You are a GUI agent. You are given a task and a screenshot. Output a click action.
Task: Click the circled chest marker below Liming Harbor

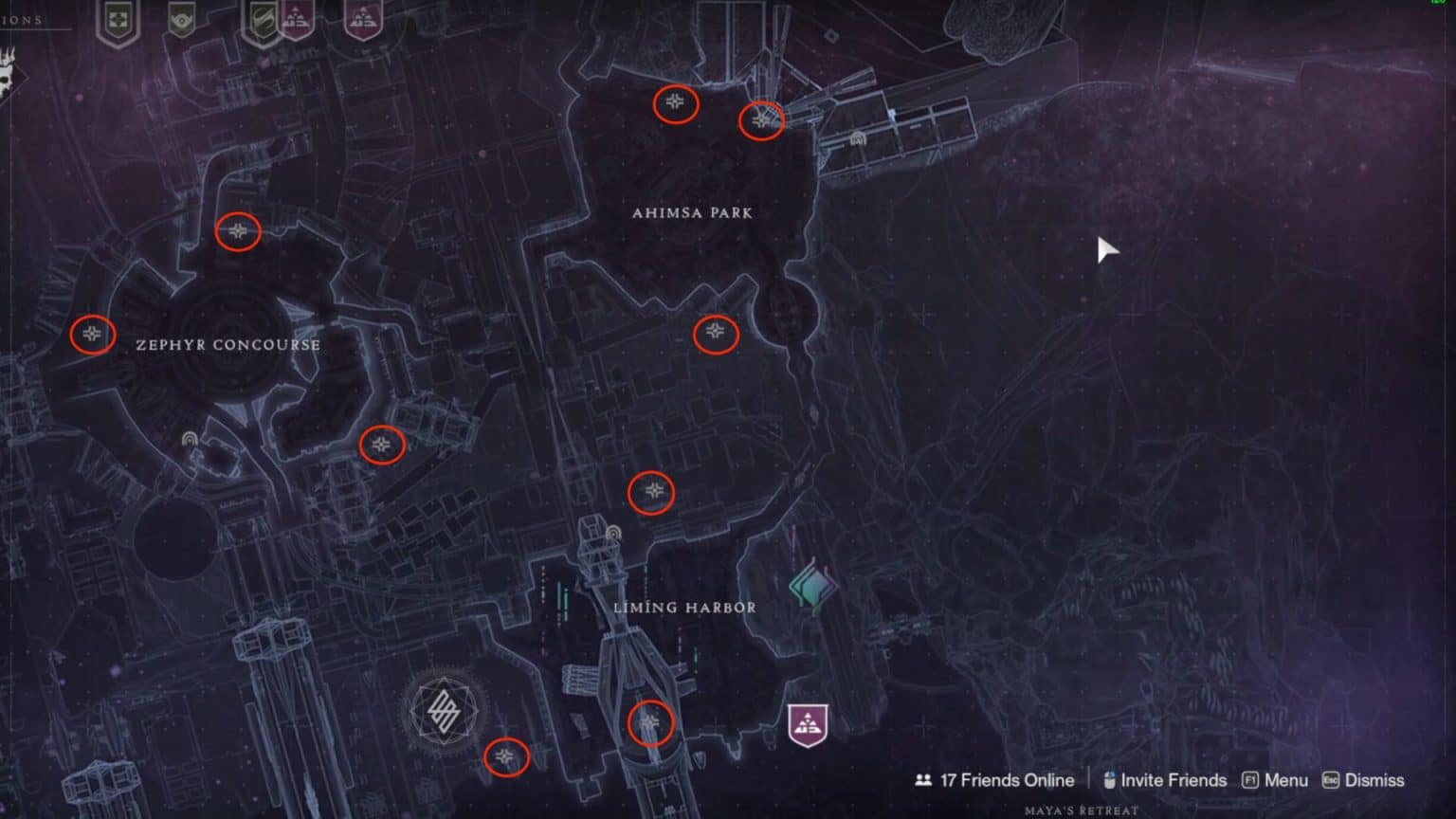coord(650,722)
